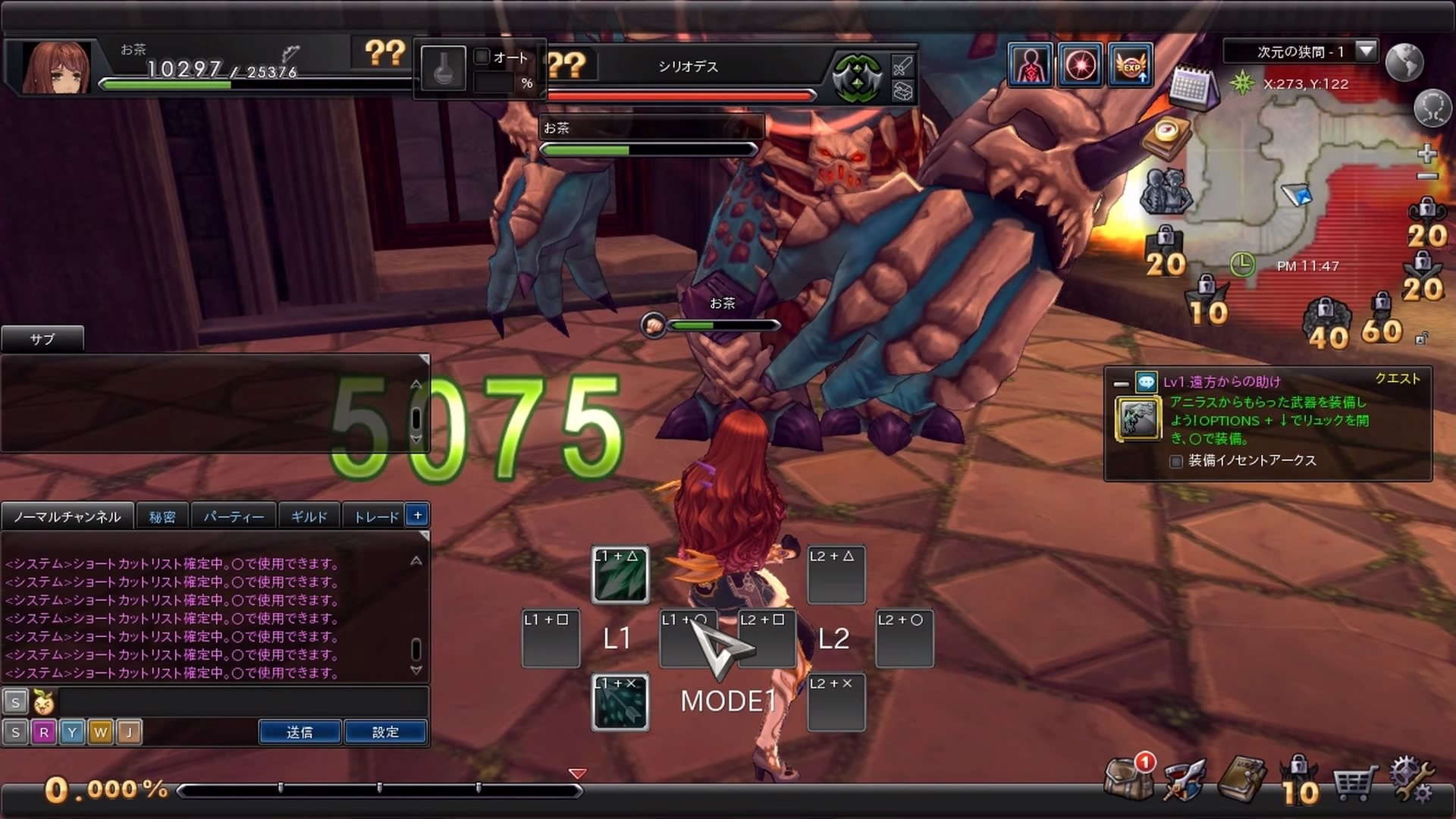This screenshot has height=819, width=1456.
Task: Add a new chat tab with plus button
Action: point(417,515)
